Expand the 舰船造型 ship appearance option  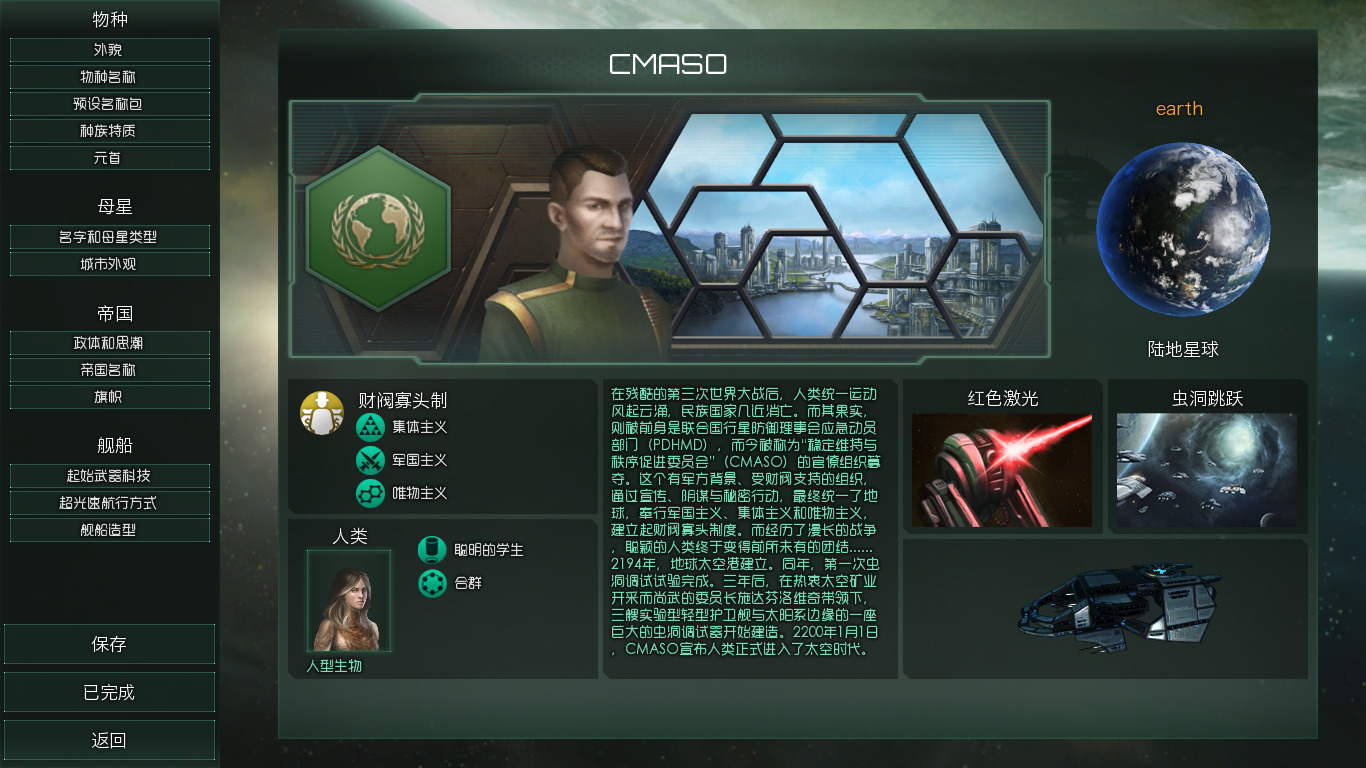click(109, 531)
